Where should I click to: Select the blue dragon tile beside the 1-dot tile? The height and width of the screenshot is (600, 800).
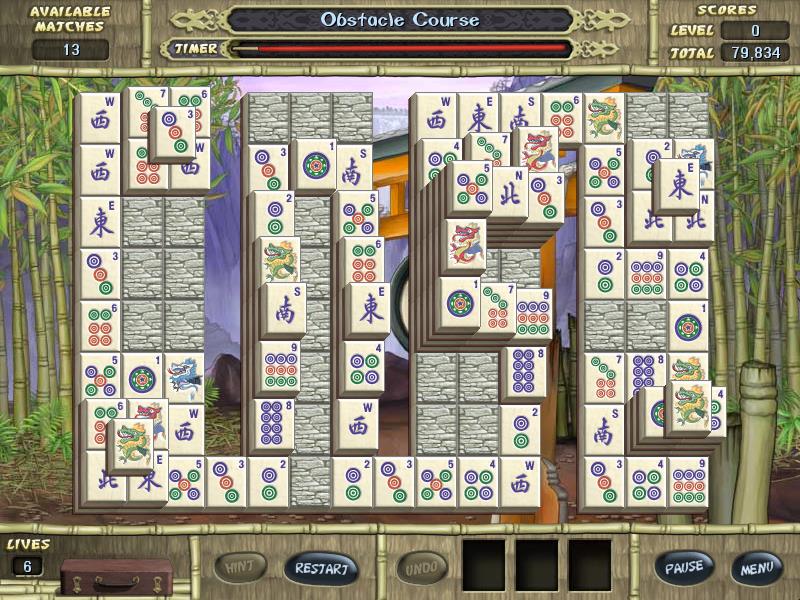184,377
